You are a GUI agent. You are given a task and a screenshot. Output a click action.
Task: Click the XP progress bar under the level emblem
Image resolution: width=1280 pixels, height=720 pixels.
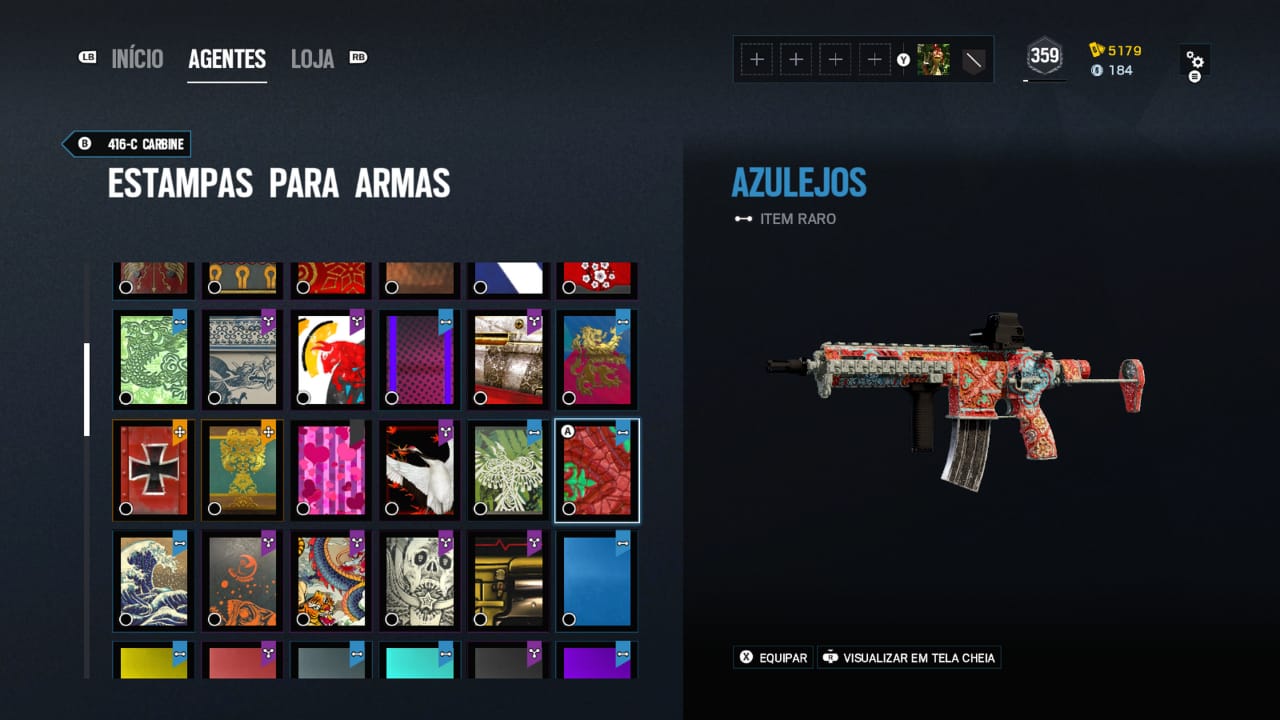[1046, 80]
